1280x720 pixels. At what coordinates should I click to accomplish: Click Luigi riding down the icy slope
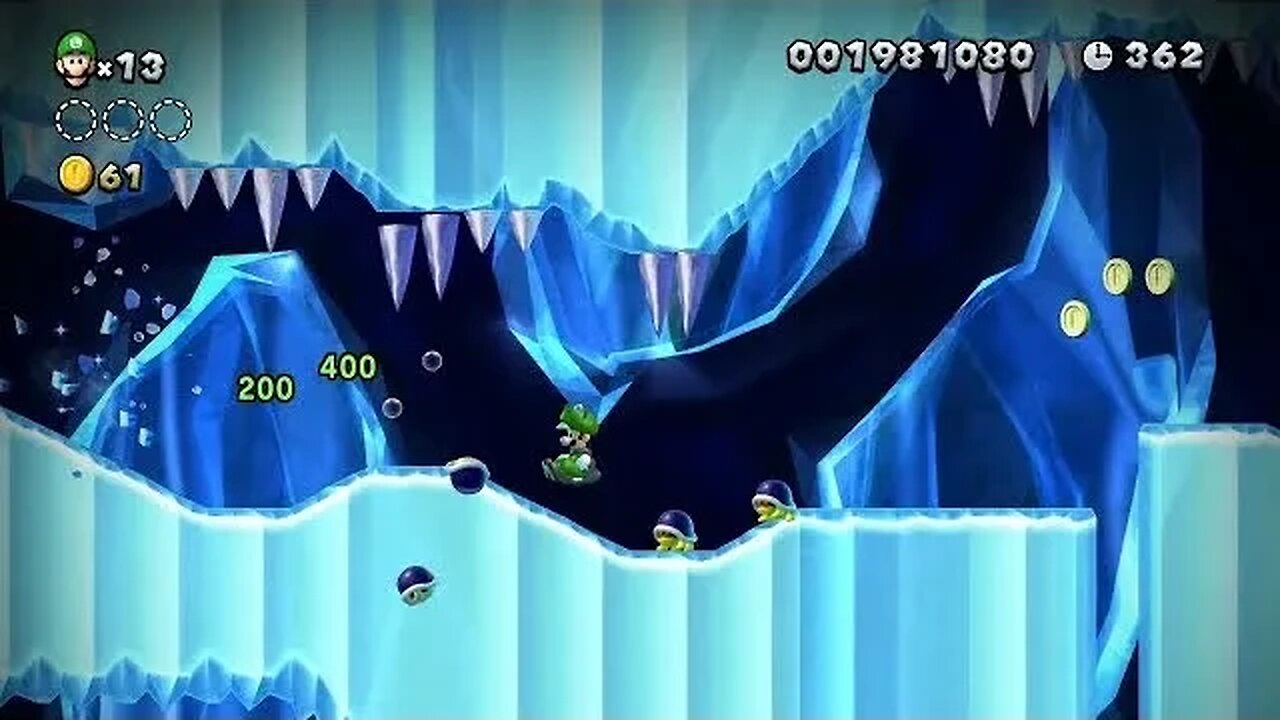pyautogui.click(x=575, y=445)
